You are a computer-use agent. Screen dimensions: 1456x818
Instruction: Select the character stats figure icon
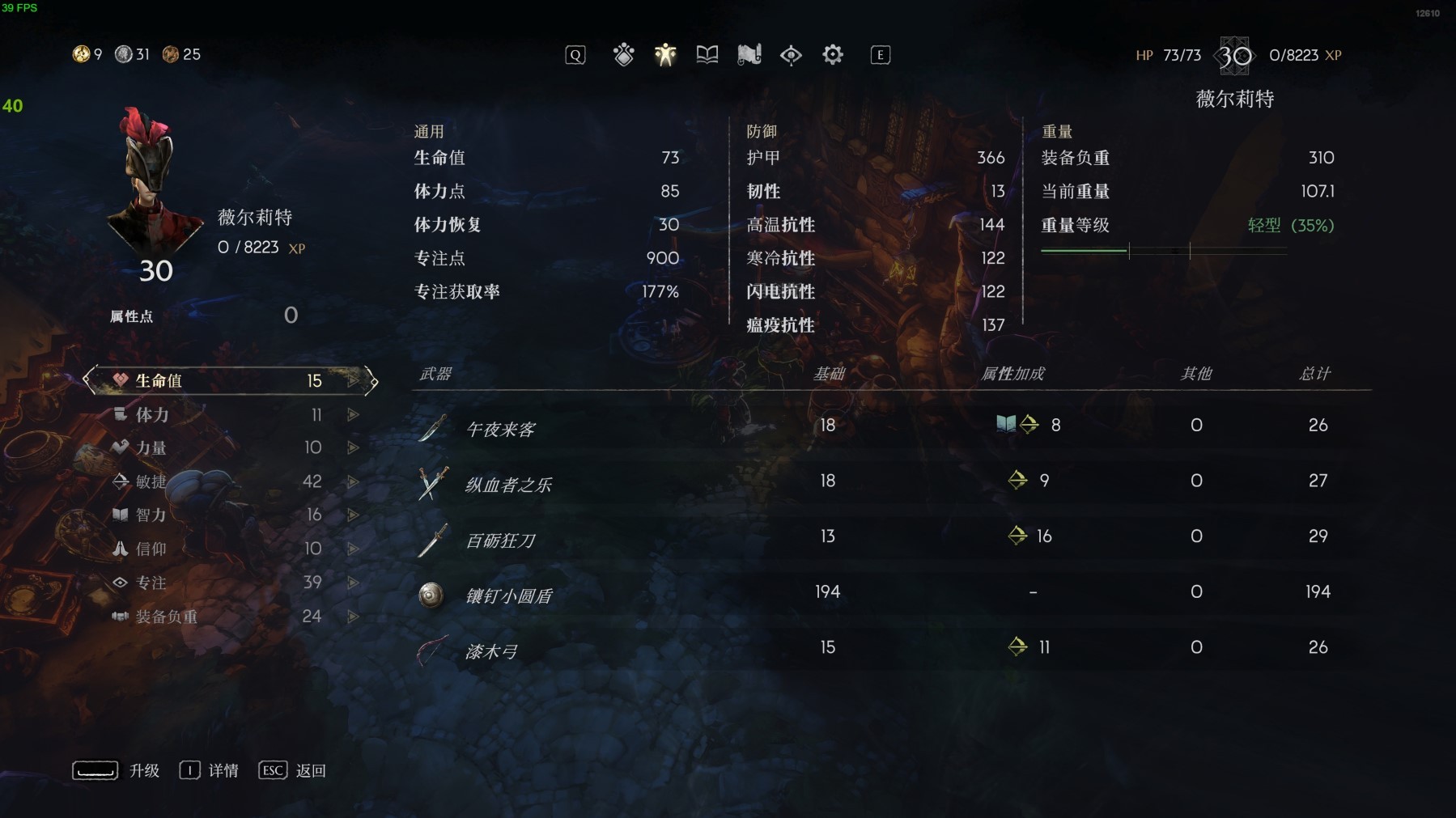(664, 54)
